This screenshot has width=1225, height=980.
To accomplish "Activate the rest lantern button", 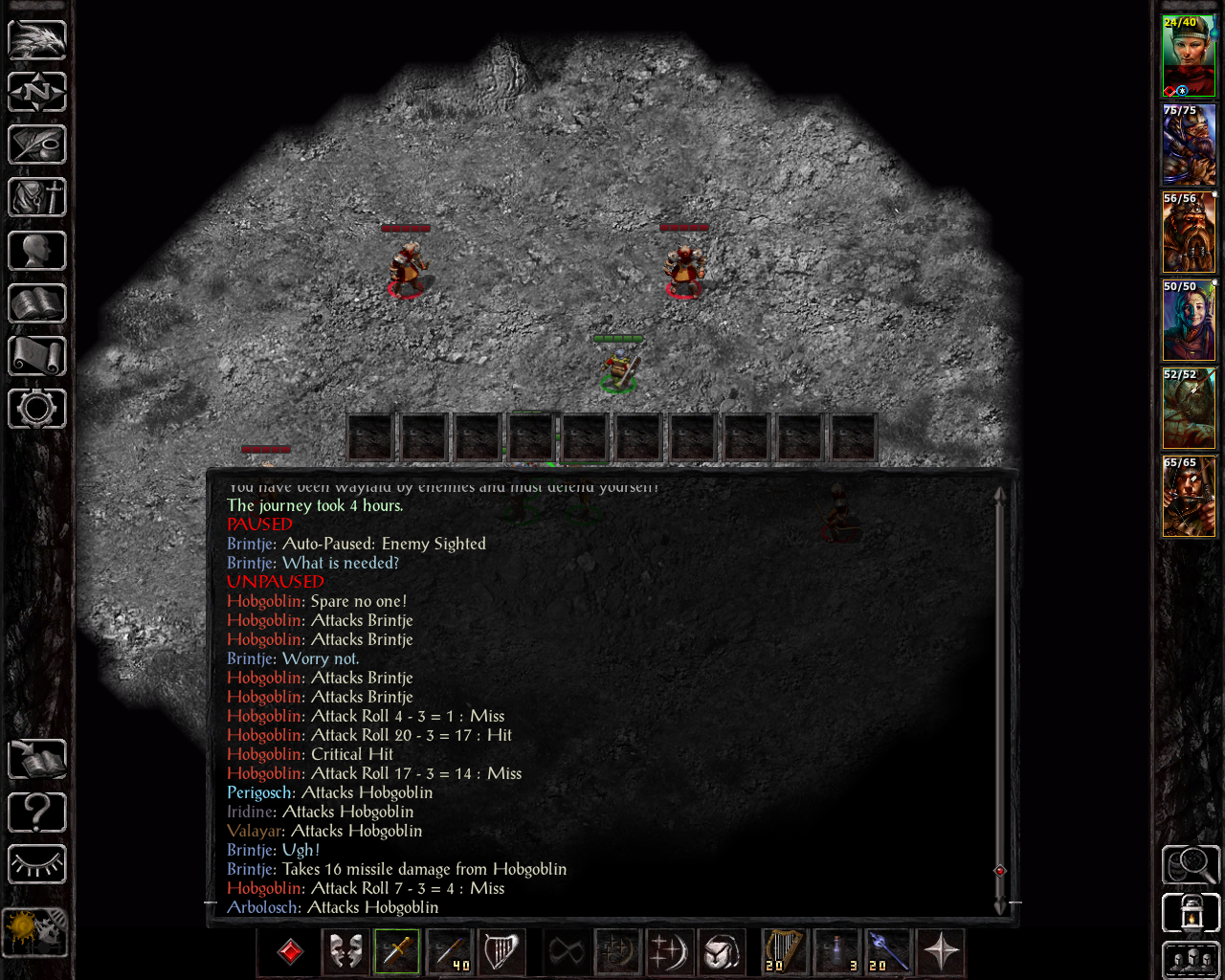I will pyautogui.click(x=1191, y=913).
